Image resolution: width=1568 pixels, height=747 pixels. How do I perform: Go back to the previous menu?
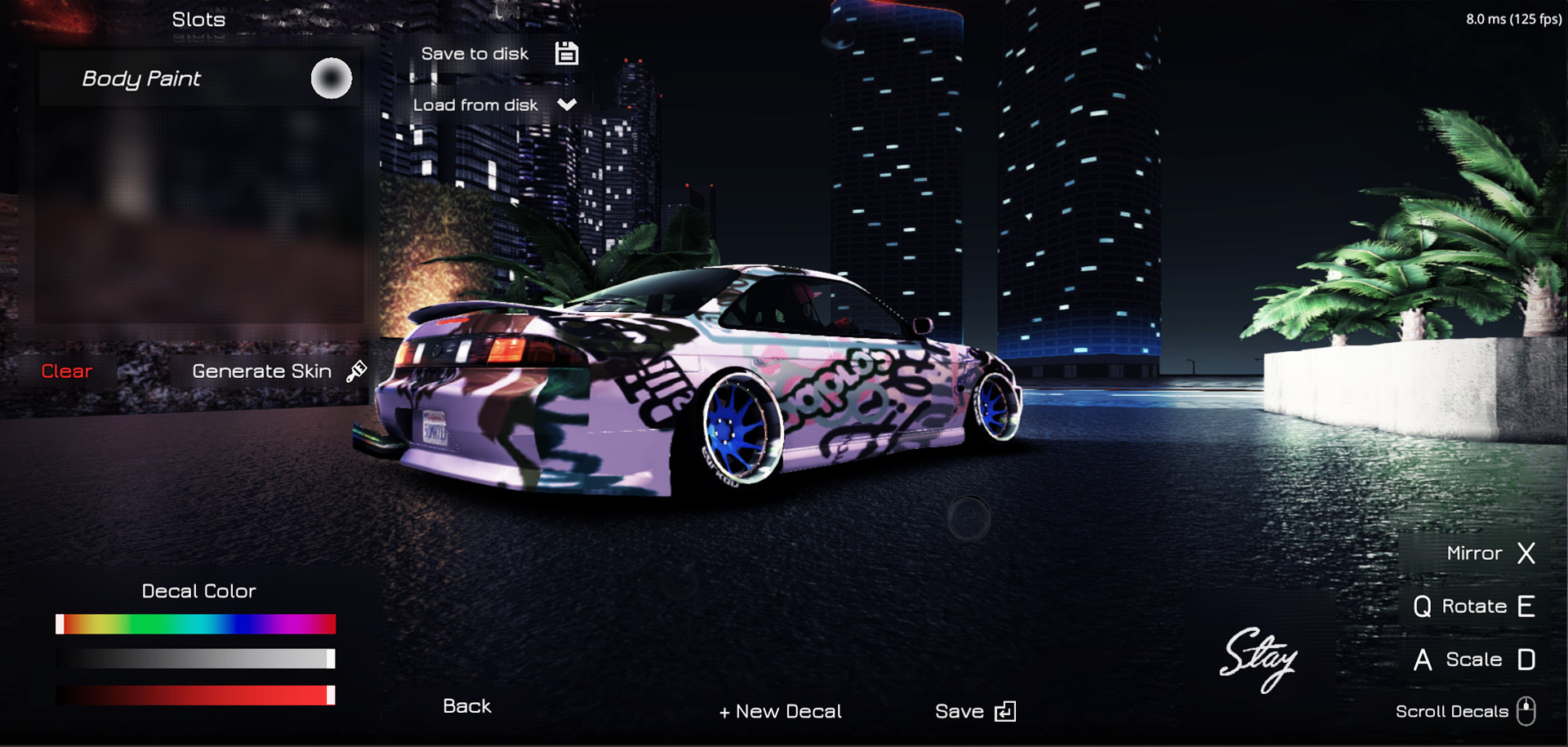coord(467,706)
